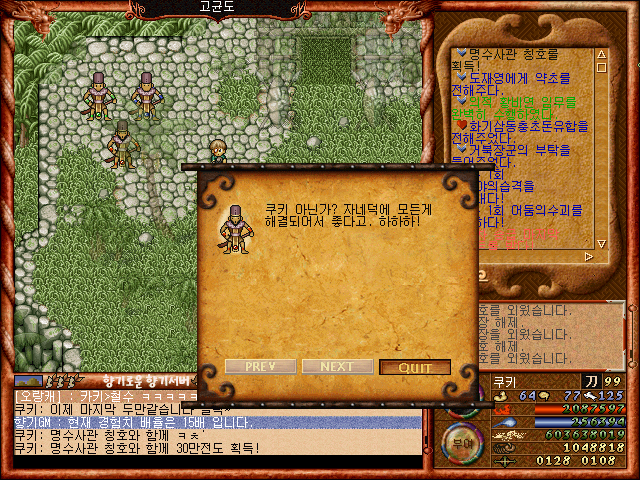
Task: Click the QUIT button in the dialogue
Action: (x=415, y=367)
